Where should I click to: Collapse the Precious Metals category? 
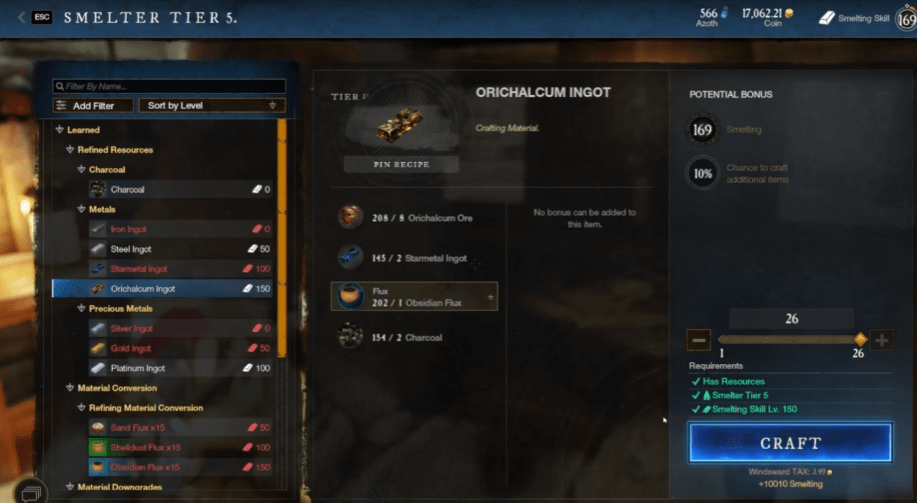coord(81,309)
